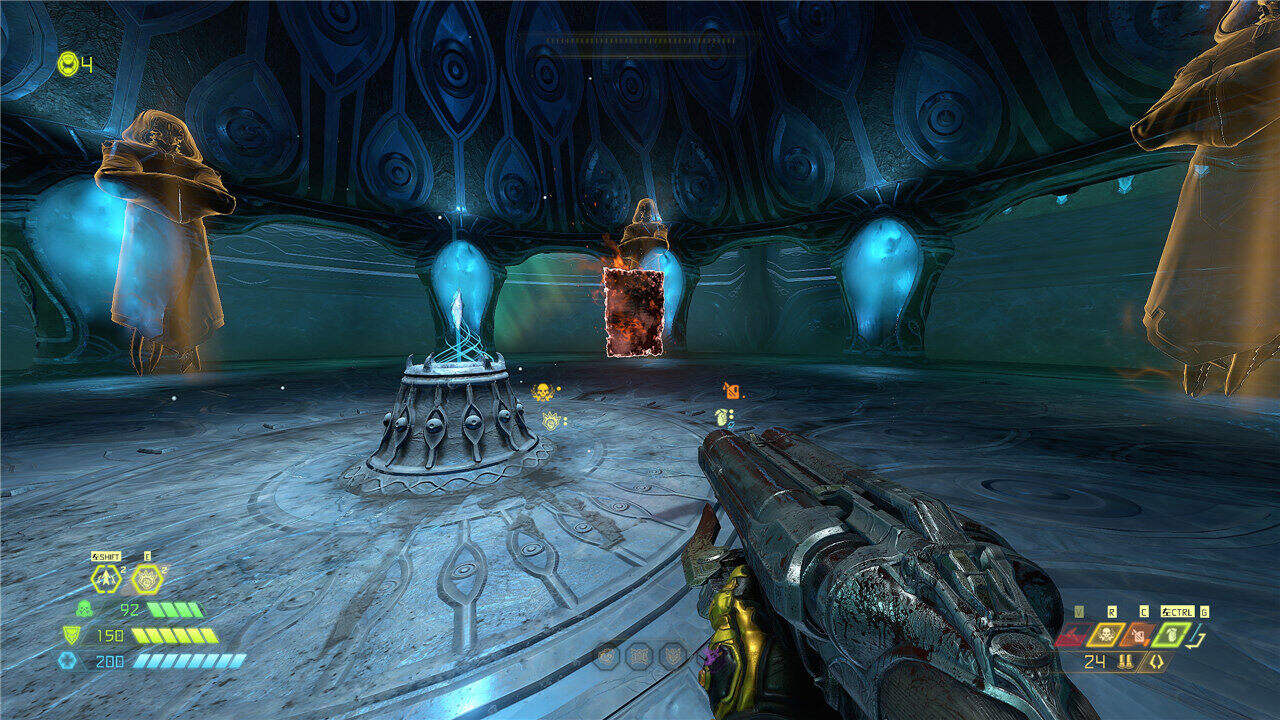Image resolution: width=1280 pixels, height=720 pixels.
Task: Click the red chainsaw equipment icon
Action: 1071,635
